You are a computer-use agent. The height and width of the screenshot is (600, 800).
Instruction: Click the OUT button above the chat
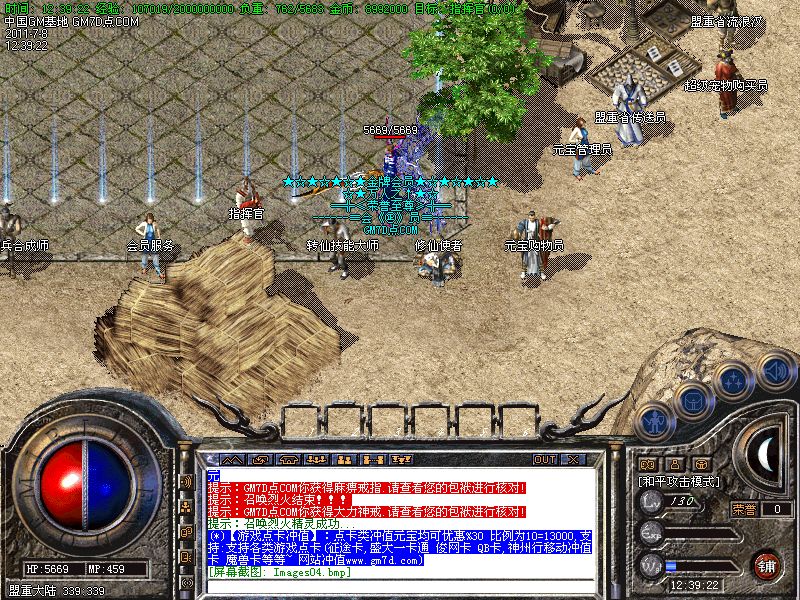[x=544, y=459]
